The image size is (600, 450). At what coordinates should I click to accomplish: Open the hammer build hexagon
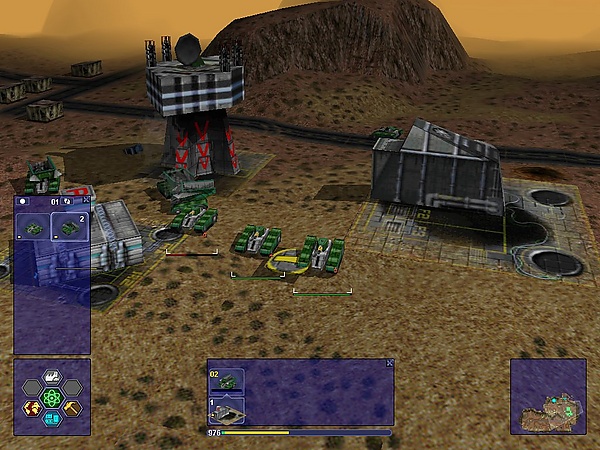click(72, 407)
